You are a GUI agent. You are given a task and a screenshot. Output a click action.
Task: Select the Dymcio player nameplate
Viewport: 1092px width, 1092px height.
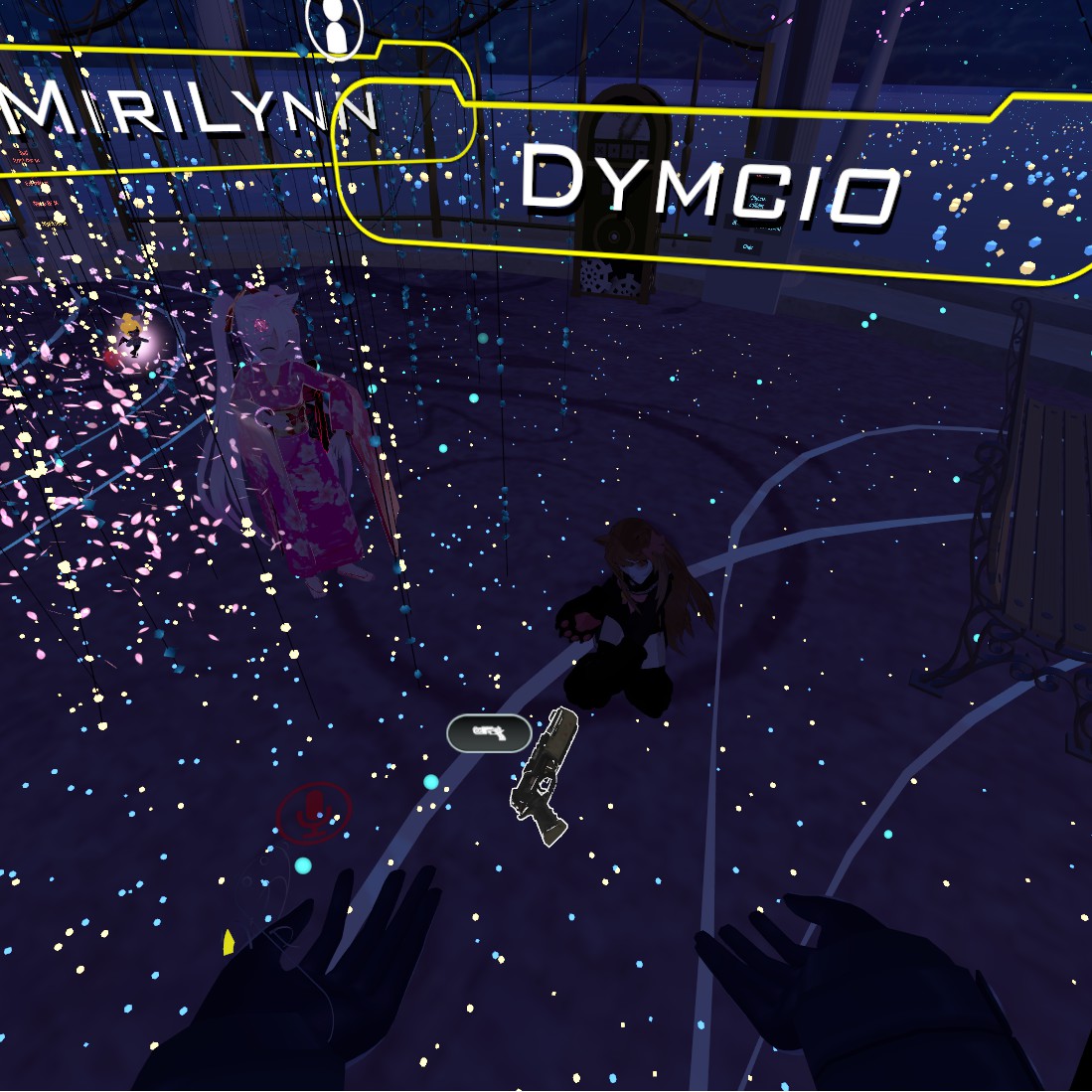pyautogui.click(x=709, y=185)
